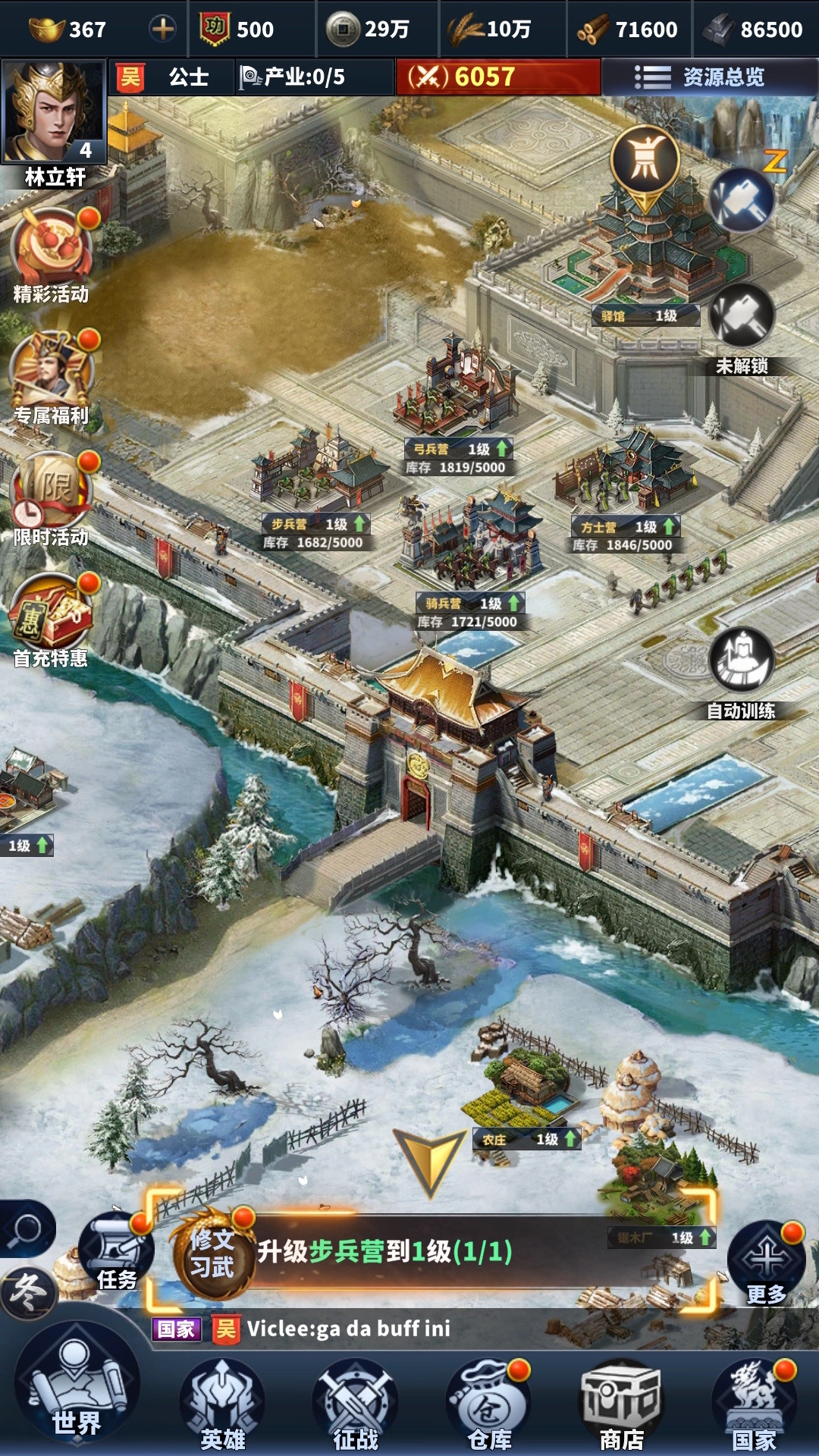Activate 自动训练 auto training
The height and width of the screenshot is (1456, 819).
pos(741,661)
